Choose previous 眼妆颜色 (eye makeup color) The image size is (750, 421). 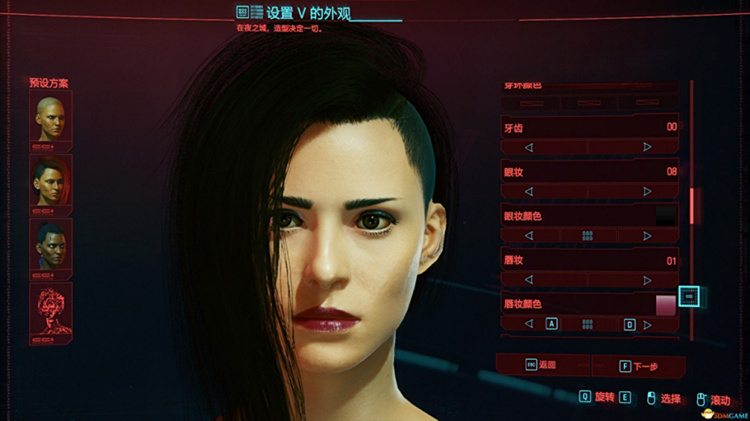click(x=529, y=236)
